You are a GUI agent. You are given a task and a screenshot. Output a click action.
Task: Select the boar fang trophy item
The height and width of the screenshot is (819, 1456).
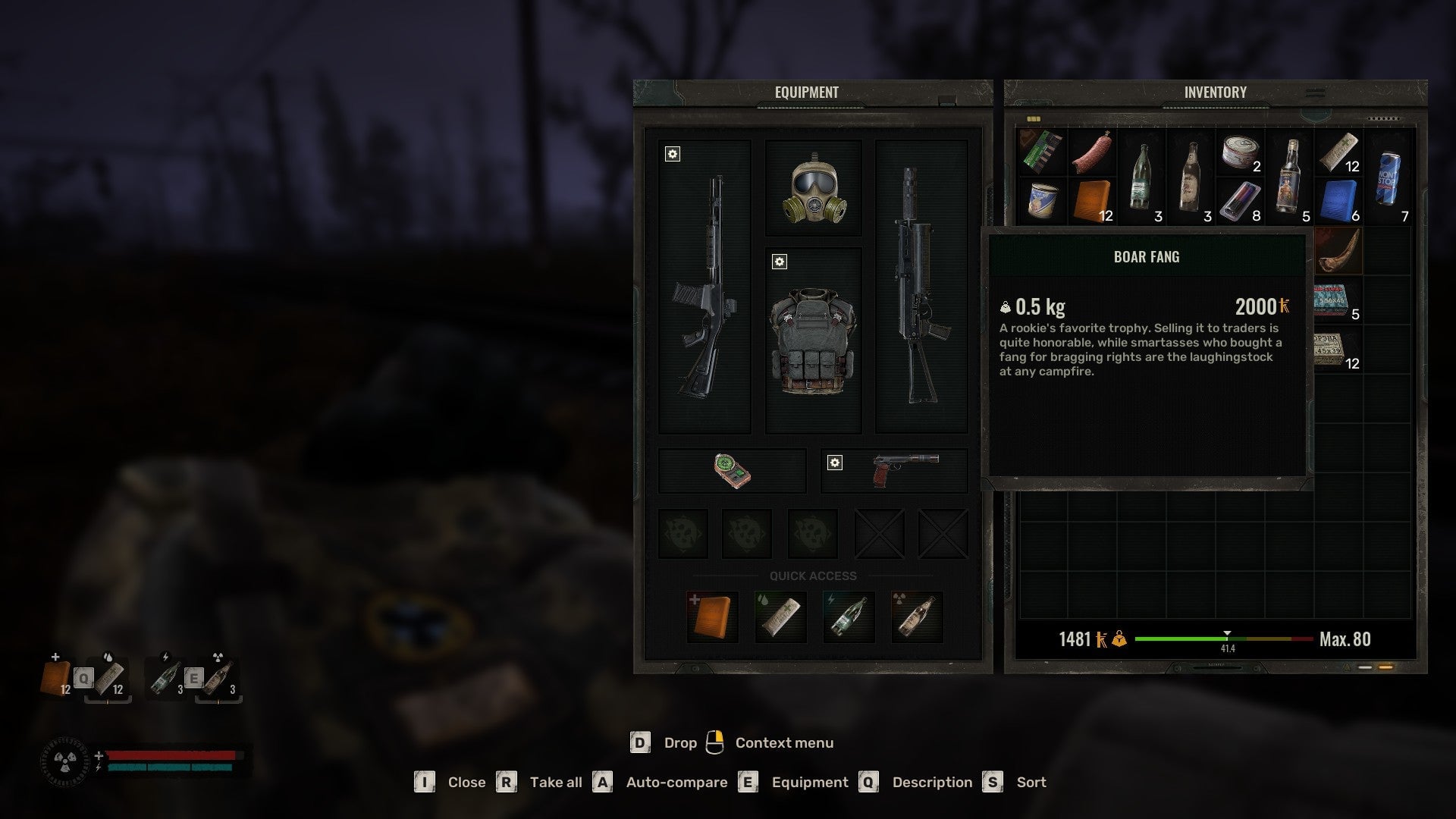pyautogui.click(x=1338, y=251)
